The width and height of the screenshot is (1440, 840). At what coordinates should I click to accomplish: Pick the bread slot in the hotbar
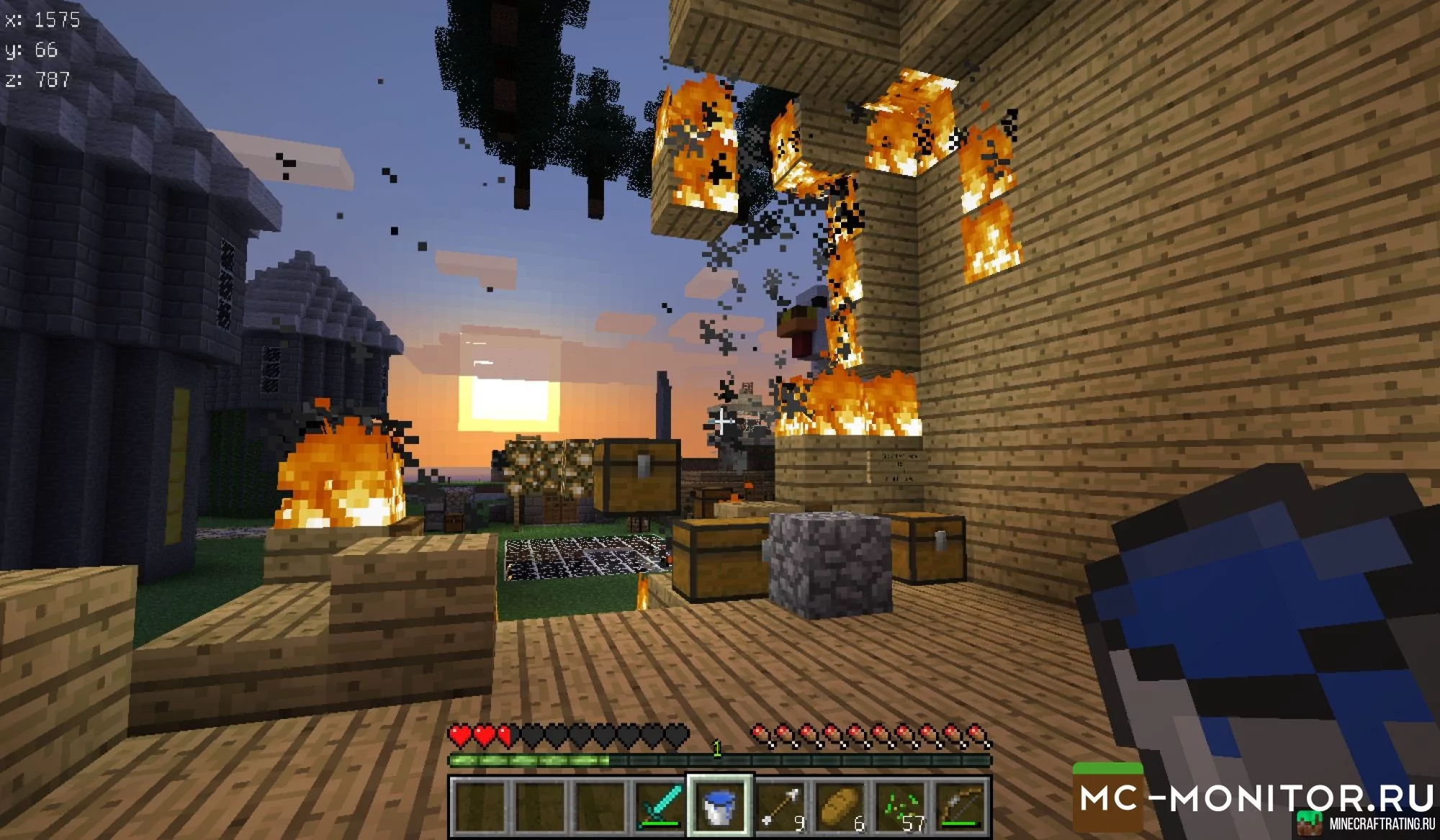(x=840, y=805)
